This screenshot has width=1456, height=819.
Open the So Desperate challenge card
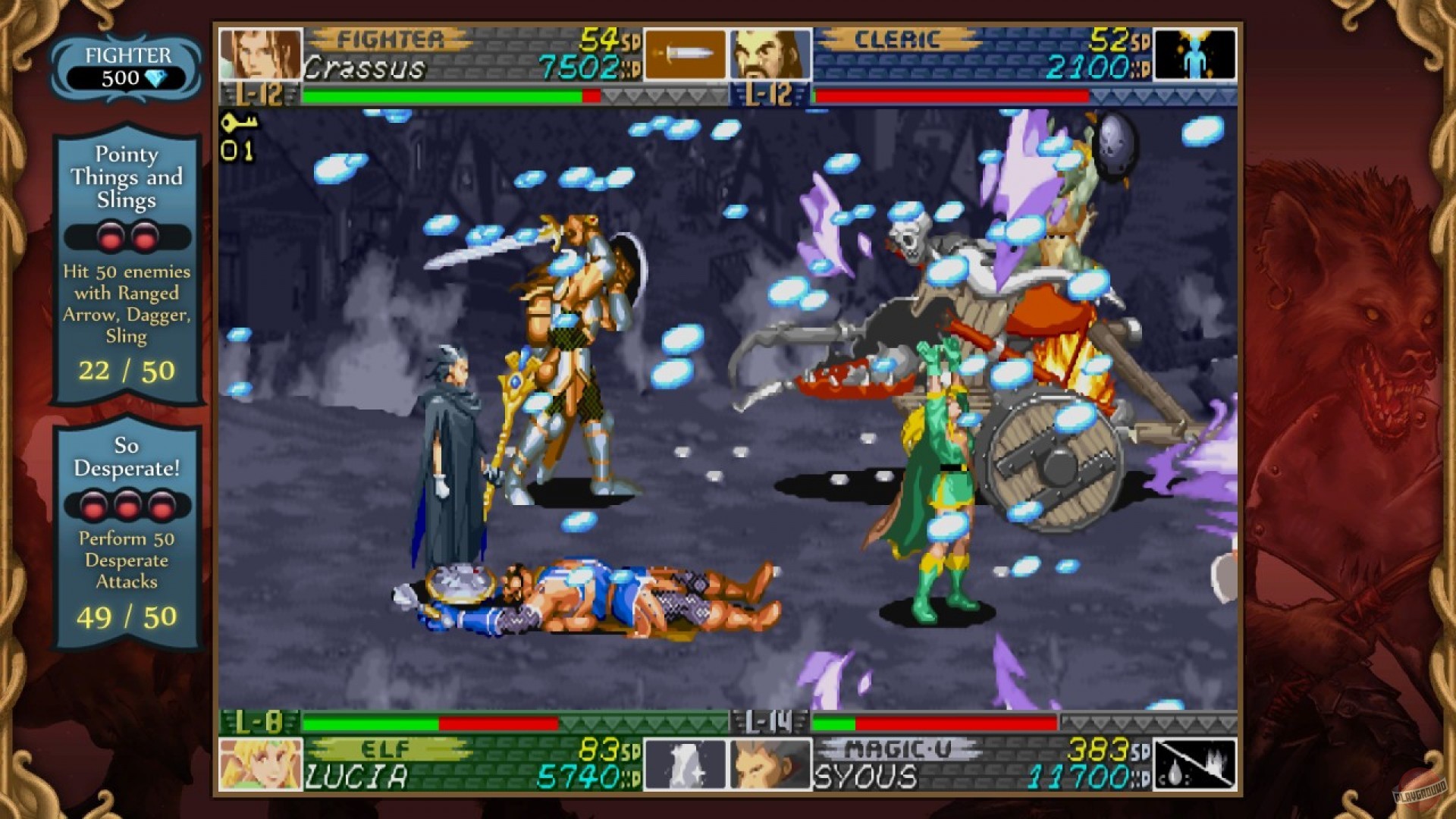pyautogui.click(x=126, y=531)
